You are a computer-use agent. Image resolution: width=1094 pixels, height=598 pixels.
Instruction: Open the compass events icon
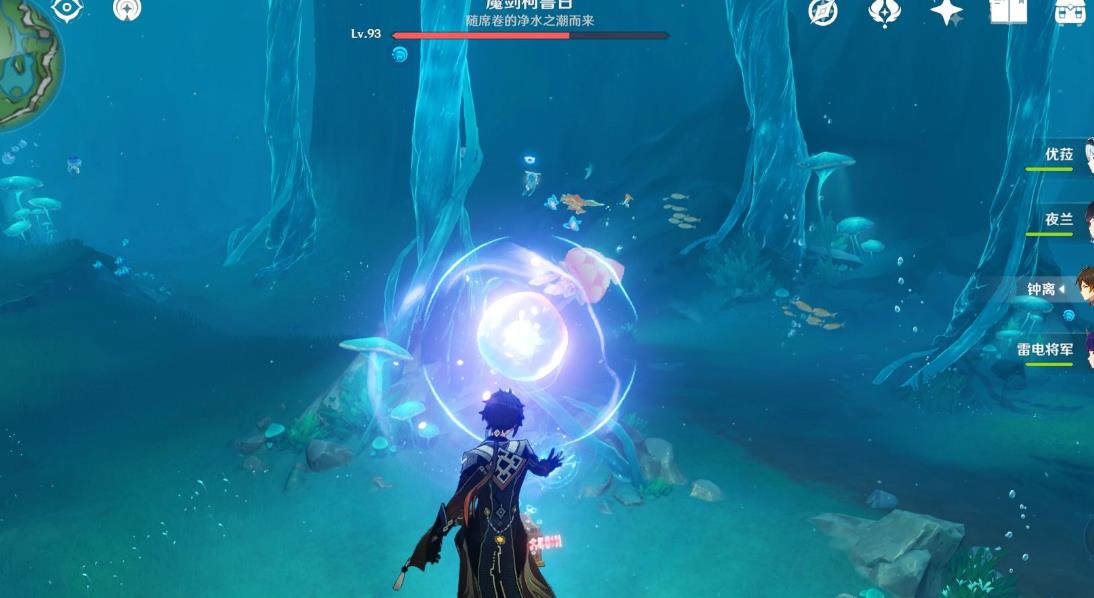point(823,11)
